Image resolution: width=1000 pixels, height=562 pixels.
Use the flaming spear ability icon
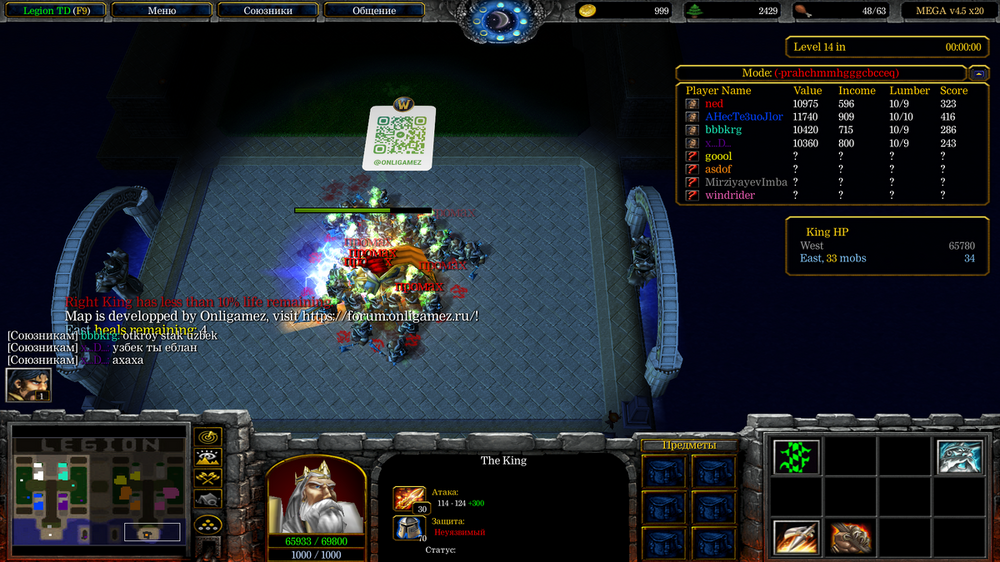click(796, 538)
